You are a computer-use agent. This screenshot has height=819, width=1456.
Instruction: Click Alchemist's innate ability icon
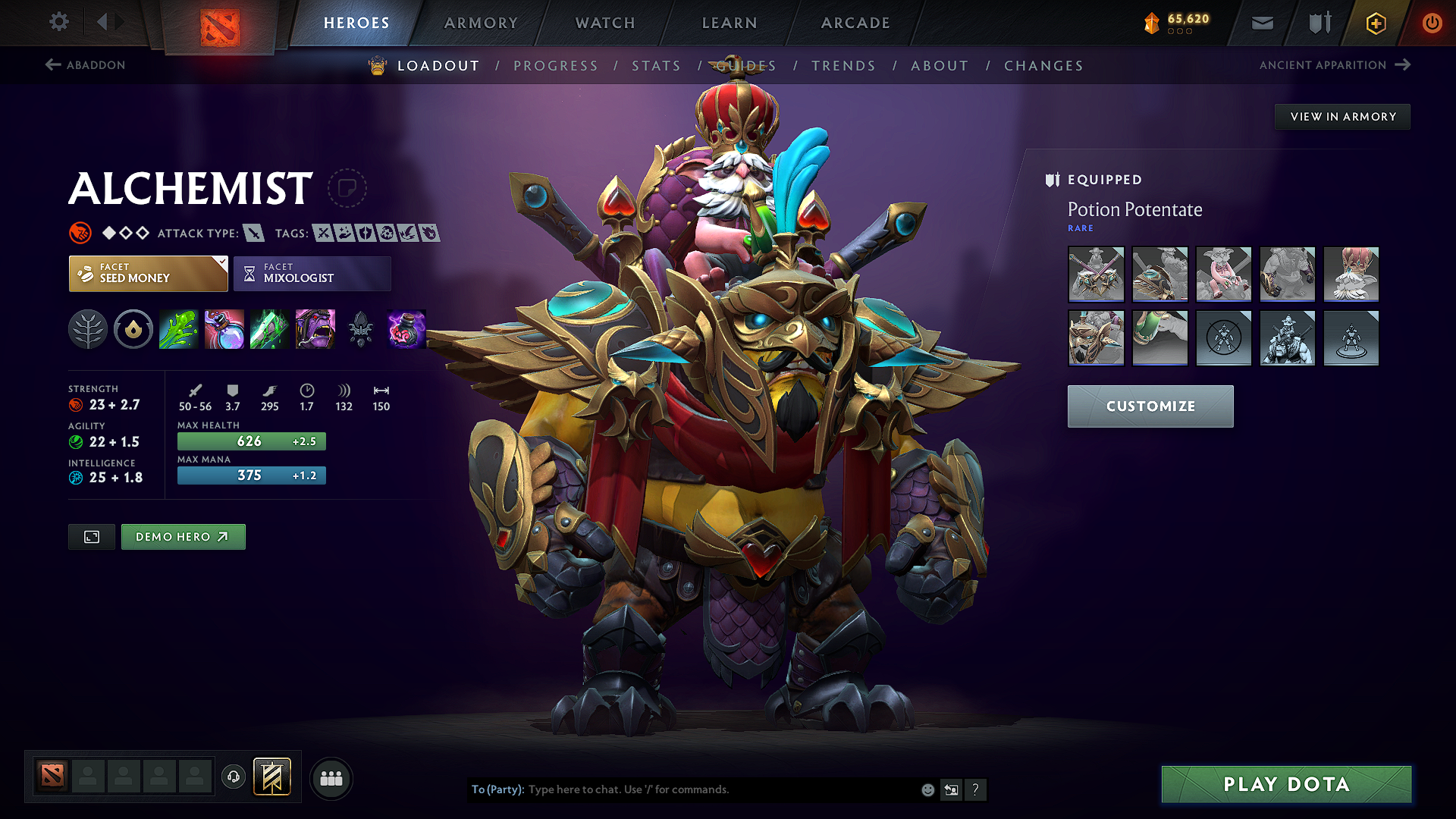[133, 329]
